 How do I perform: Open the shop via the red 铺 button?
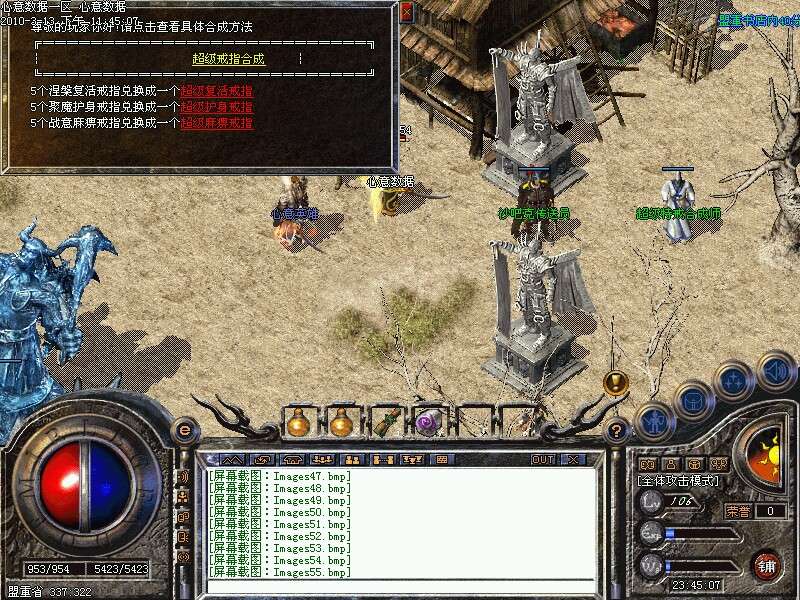[766, 564]
